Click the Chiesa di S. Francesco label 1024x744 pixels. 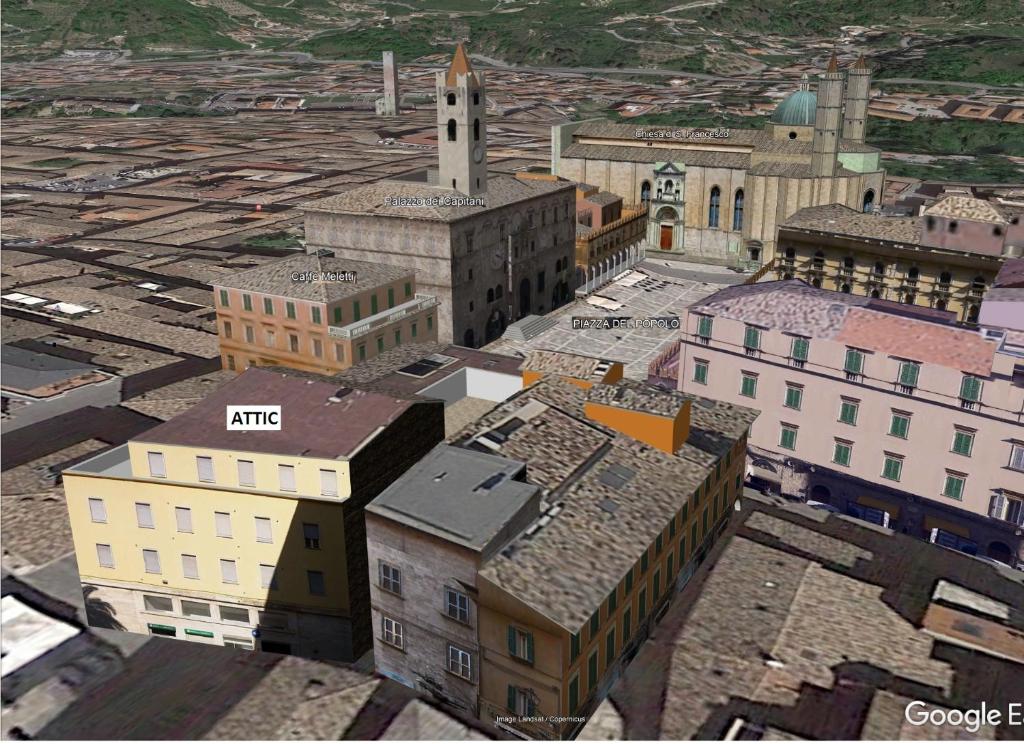681,134
